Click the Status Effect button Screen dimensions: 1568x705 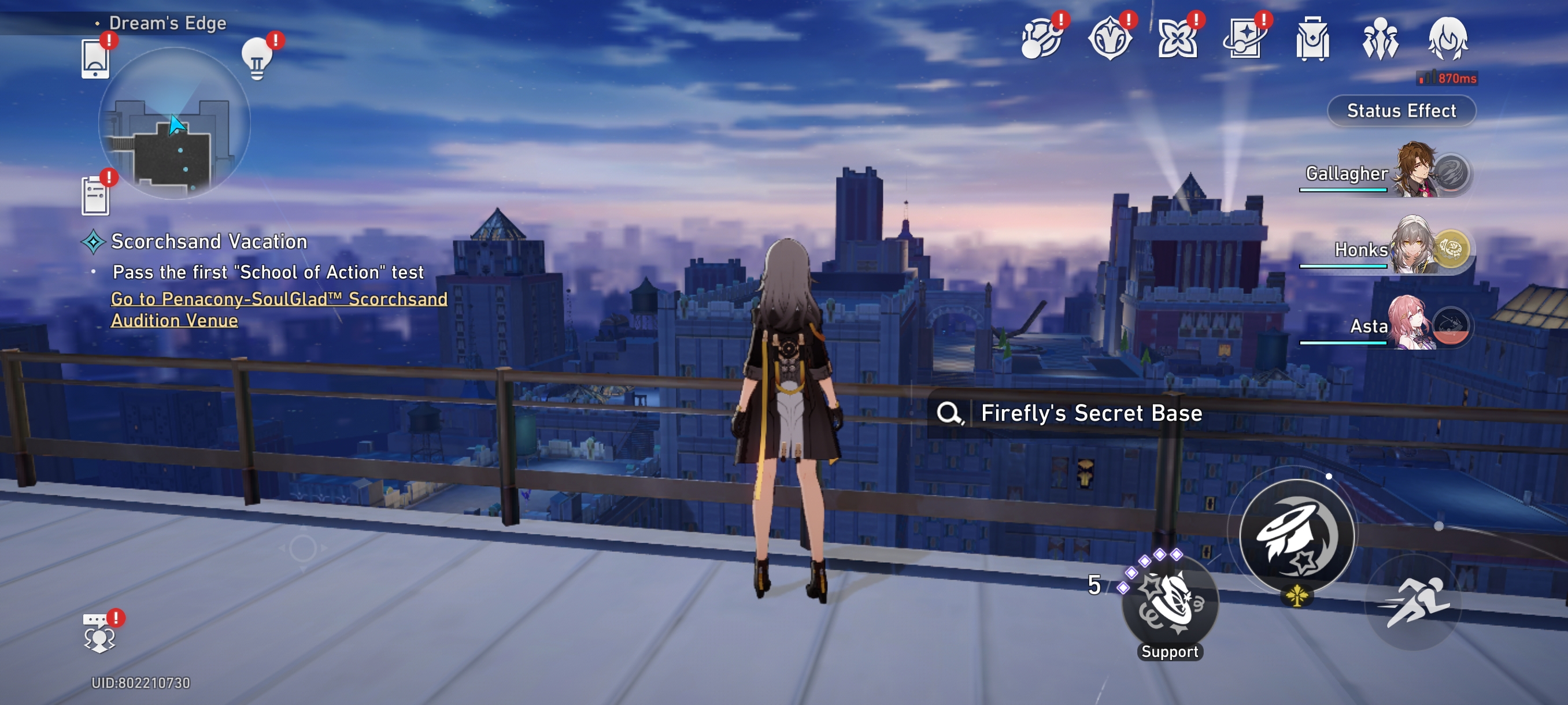pyautogui.click(x=1401, y=110)
